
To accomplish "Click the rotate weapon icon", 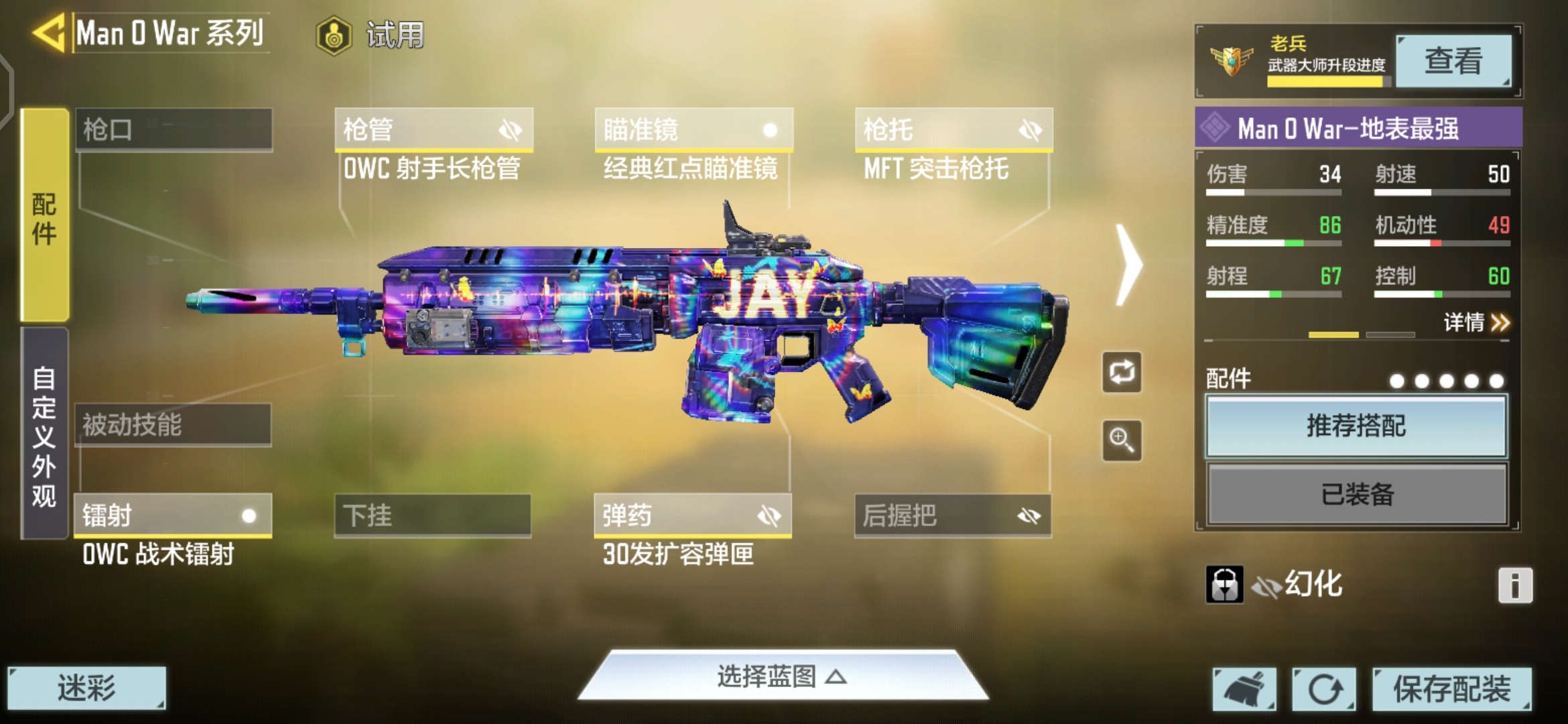I will (x=1121, y=373).
